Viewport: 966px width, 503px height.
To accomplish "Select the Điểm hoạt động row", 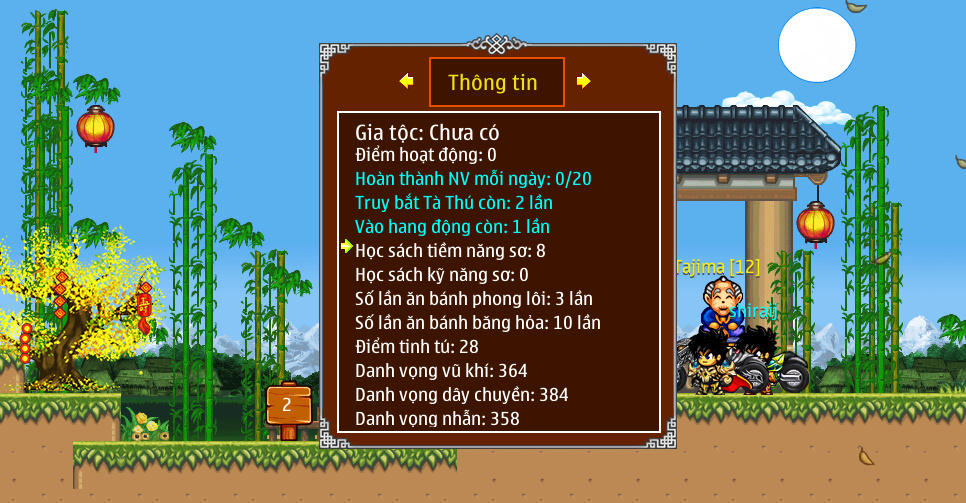I will (x=425, y=155).
